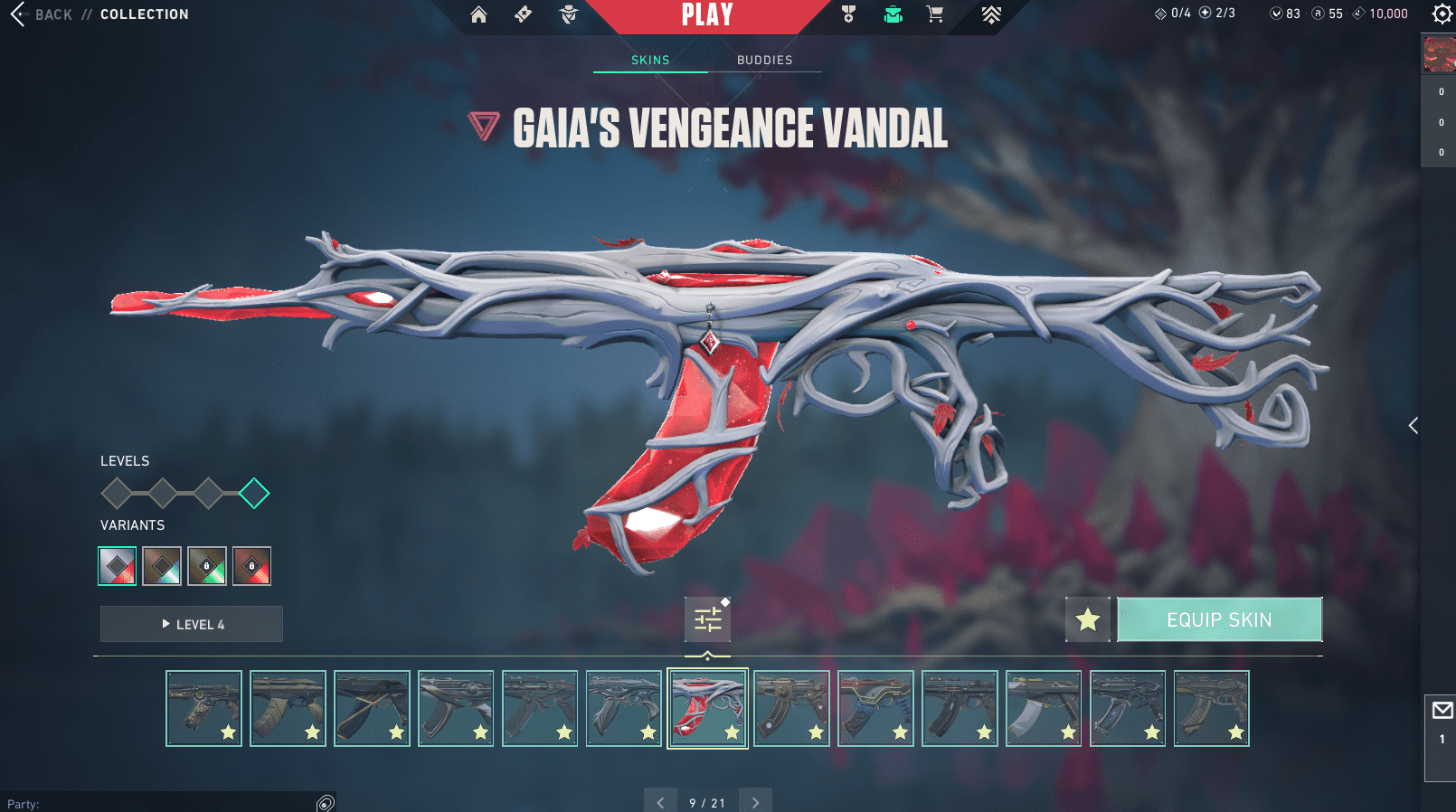Choose the locked green variant swatch
The image size is (1456, 812).
pos(207,566)
